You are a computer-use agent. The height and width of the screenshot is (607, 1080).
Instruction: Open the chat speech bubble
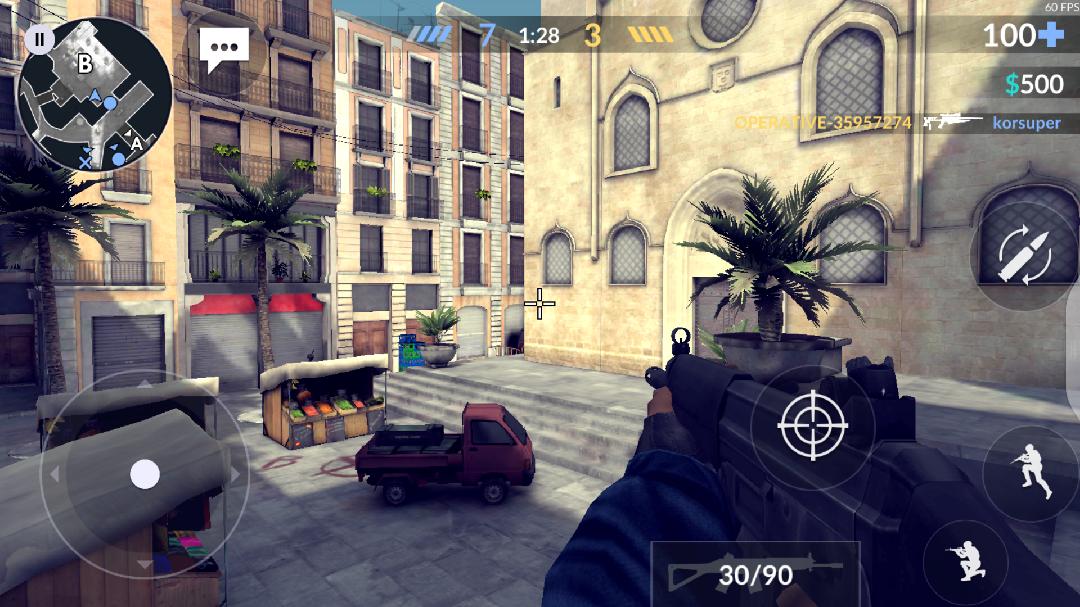point(224,49)
